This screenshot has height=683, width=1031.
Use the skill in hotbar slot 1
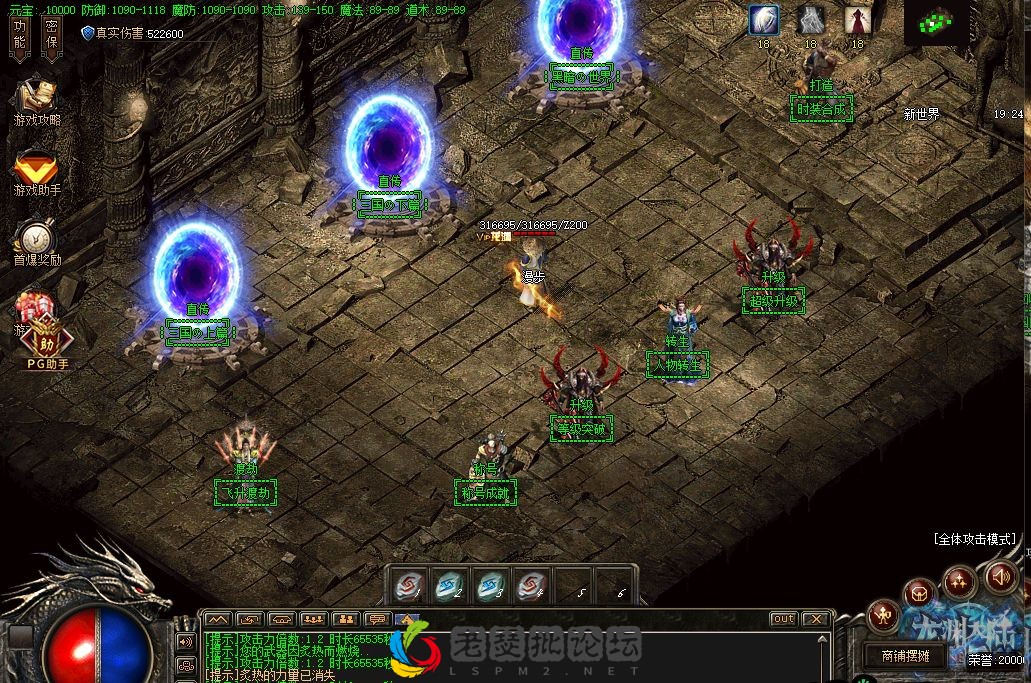tap(406, 585)
